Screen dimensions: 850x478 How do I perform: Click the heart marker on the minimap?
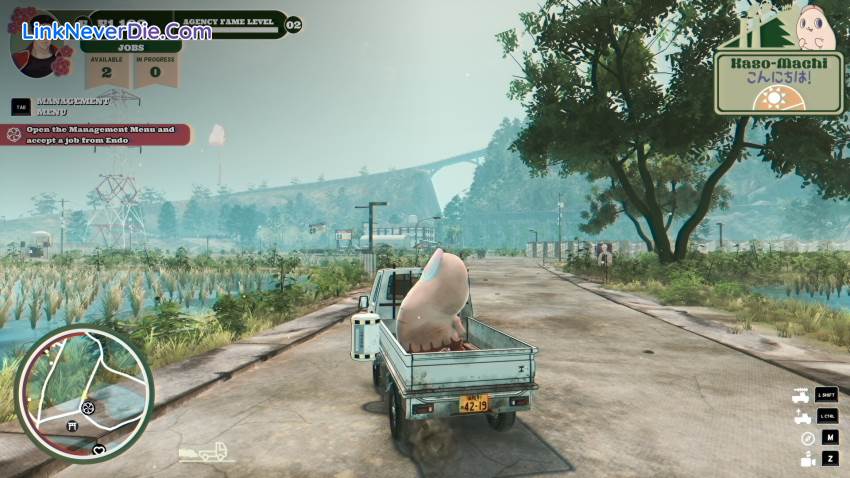click(98, 450)
